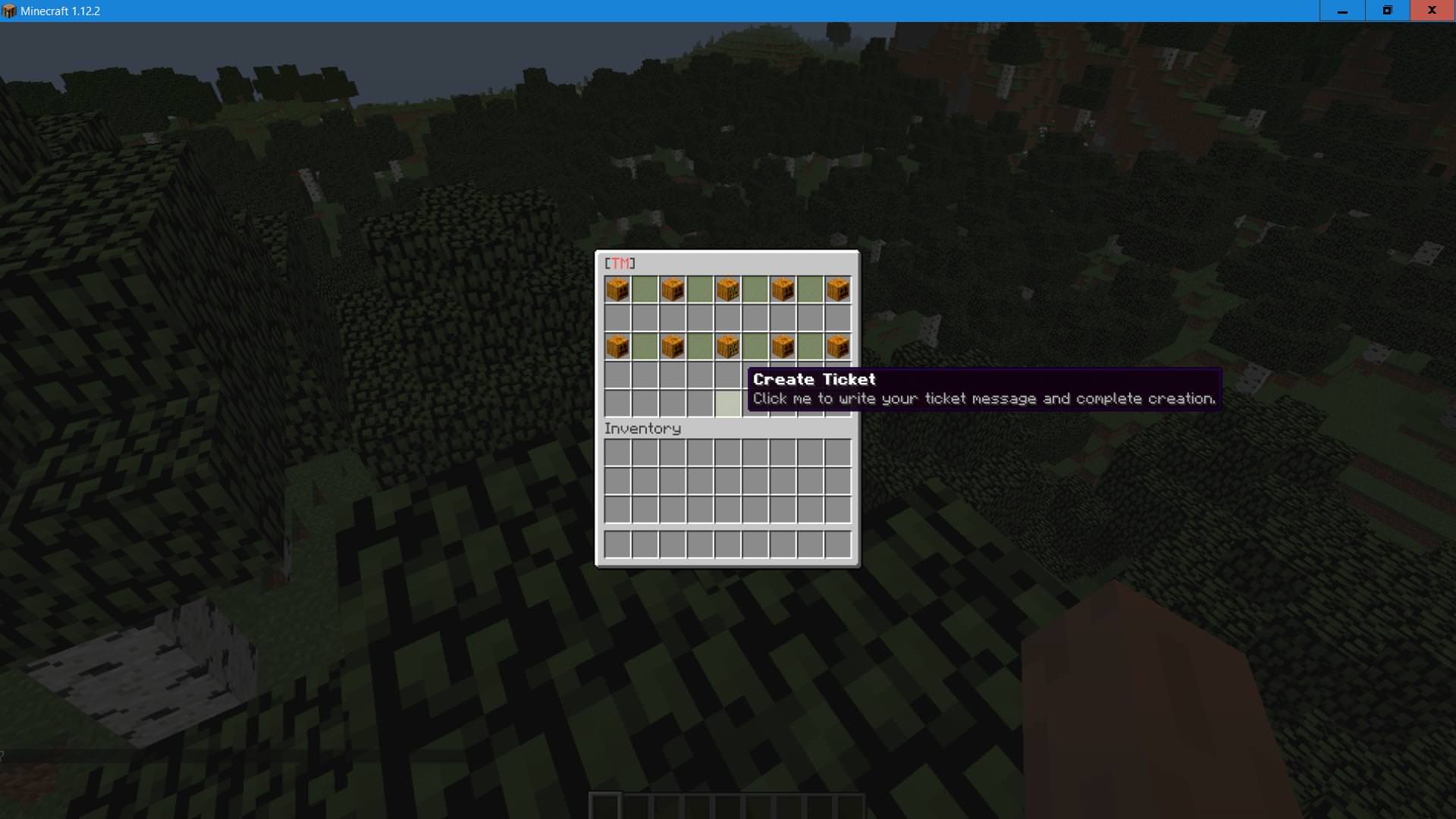The height and width of the screenshot is (819, 1456).
Task: Select the last green pane in the top row
Action: 811,289
